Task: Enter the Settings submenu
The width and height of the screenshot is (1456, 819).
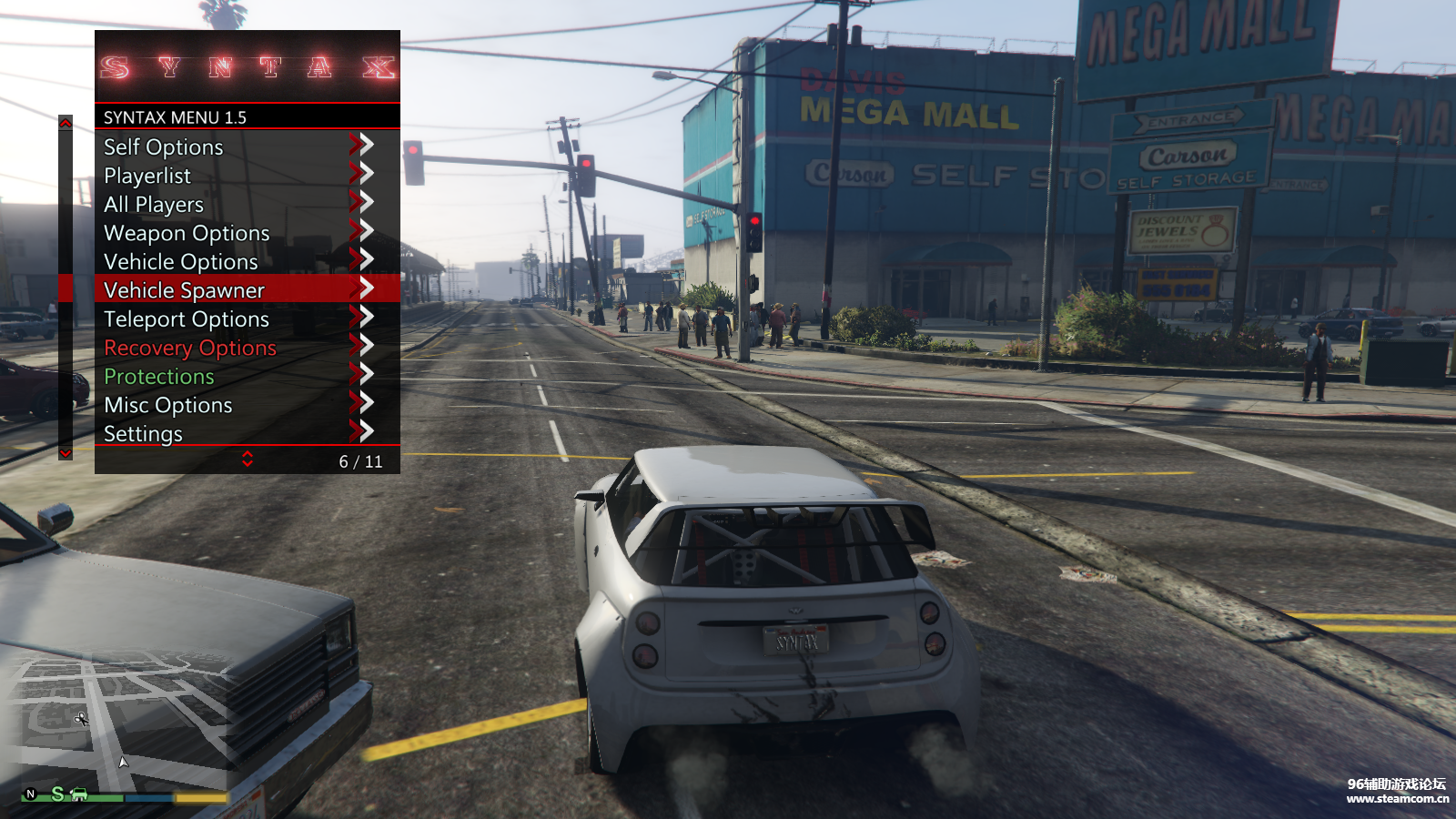Action: pyautogui.click(x=144, y=434)
